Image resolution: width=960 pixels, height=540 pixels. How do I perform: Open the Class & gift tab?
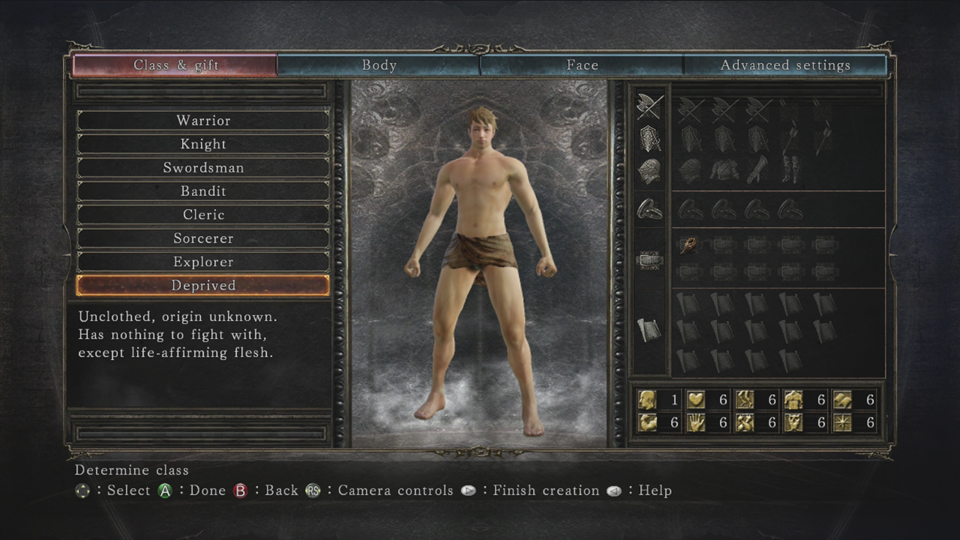(176, 66)
